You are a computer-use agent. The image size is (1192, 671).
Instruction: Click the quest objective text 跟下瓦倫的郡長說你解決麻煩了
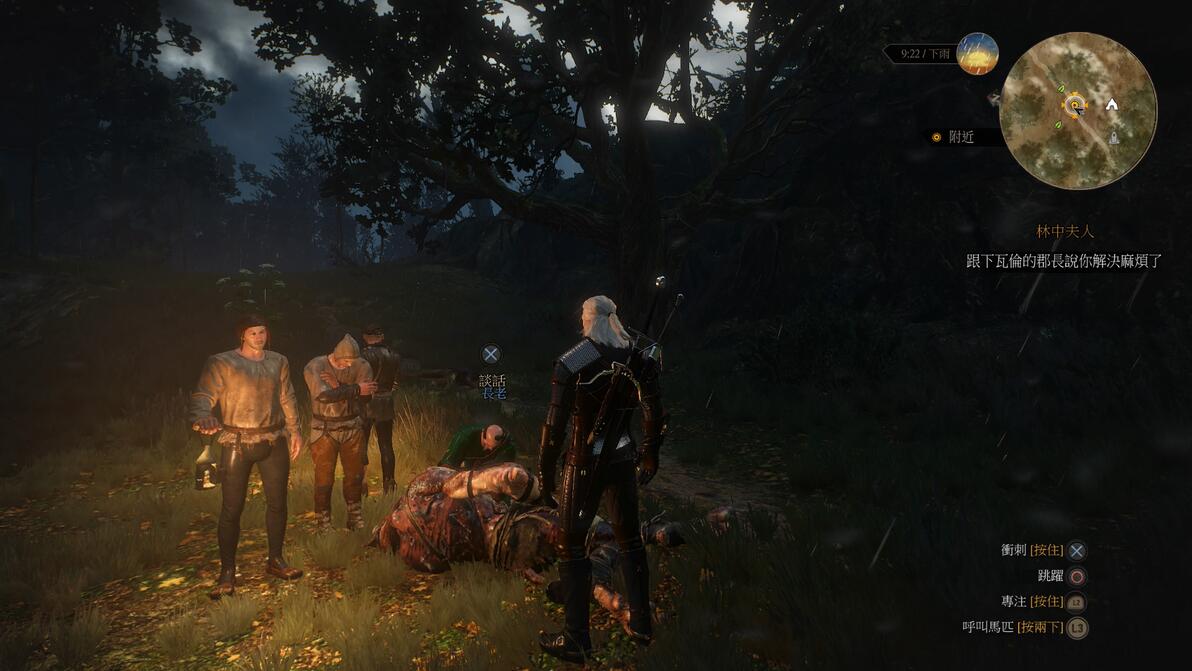point(1064,261)
